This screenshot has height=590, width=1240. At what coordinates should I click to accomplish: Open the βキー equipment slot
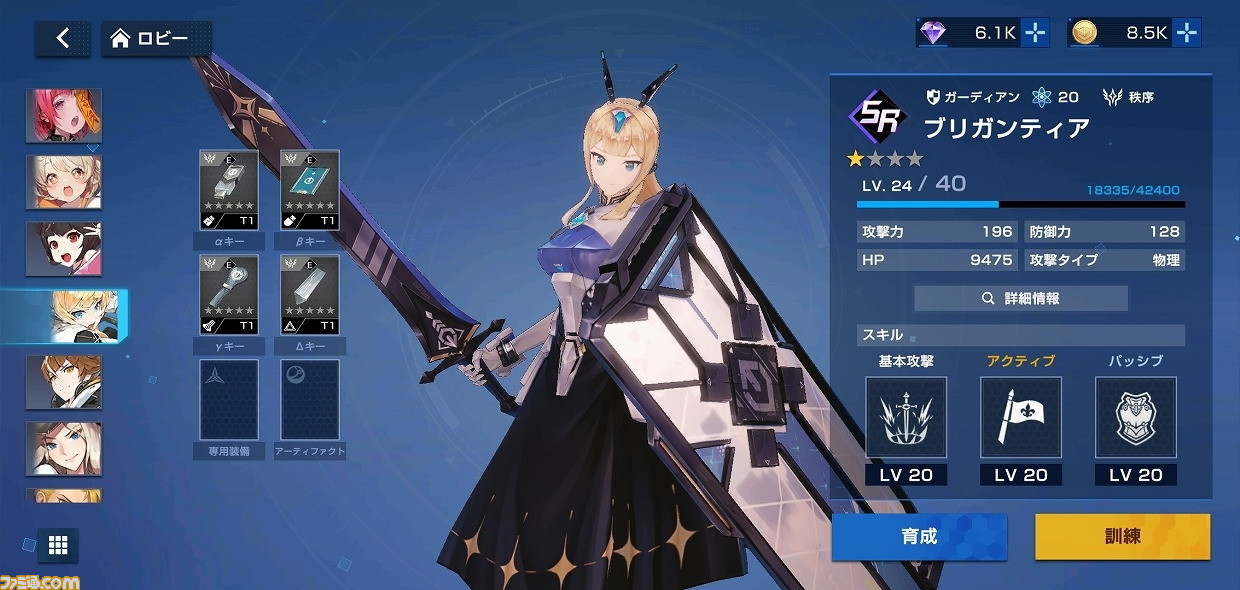[309, 190]
